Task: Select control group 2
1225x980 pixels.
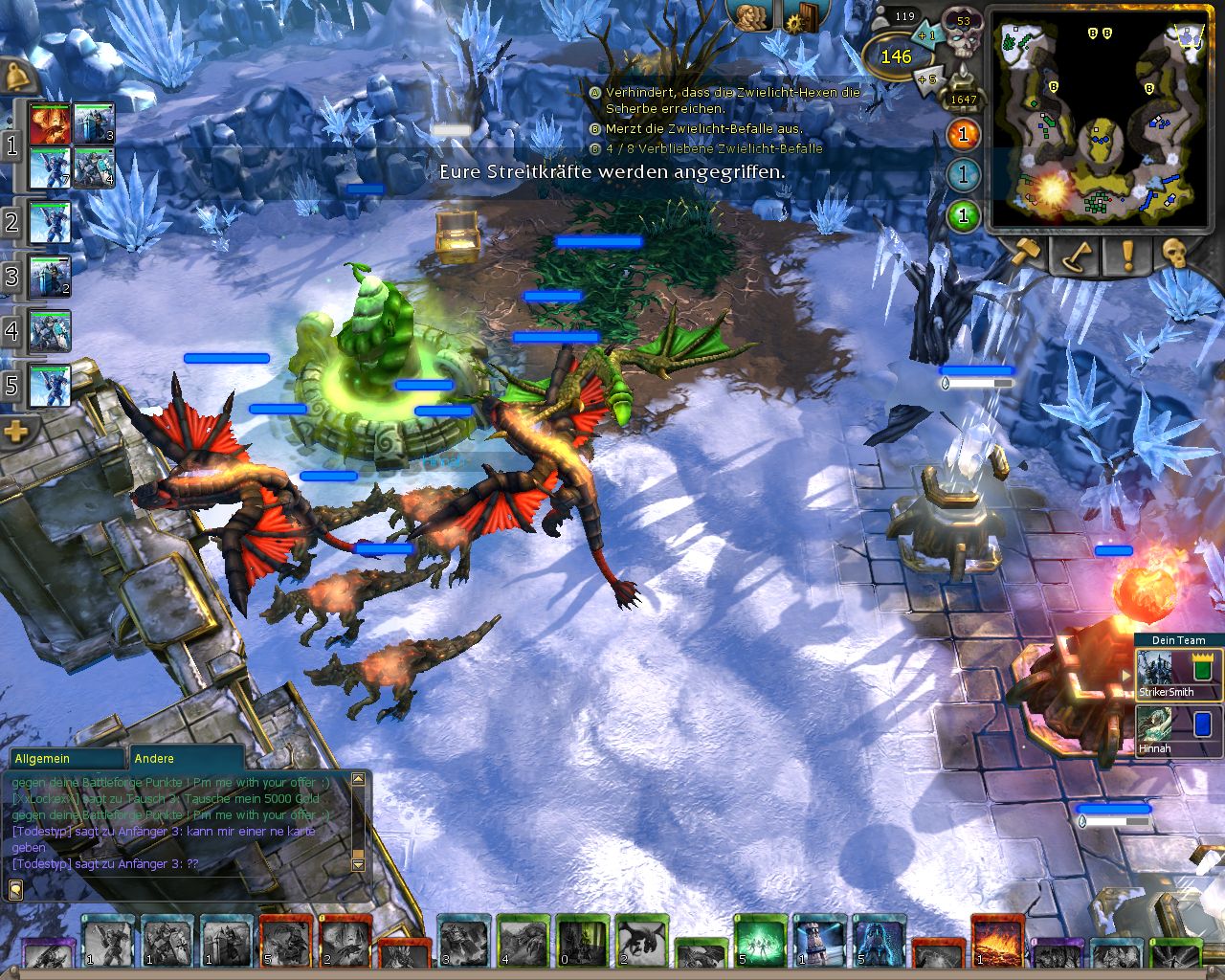Action: click(12, 222)
